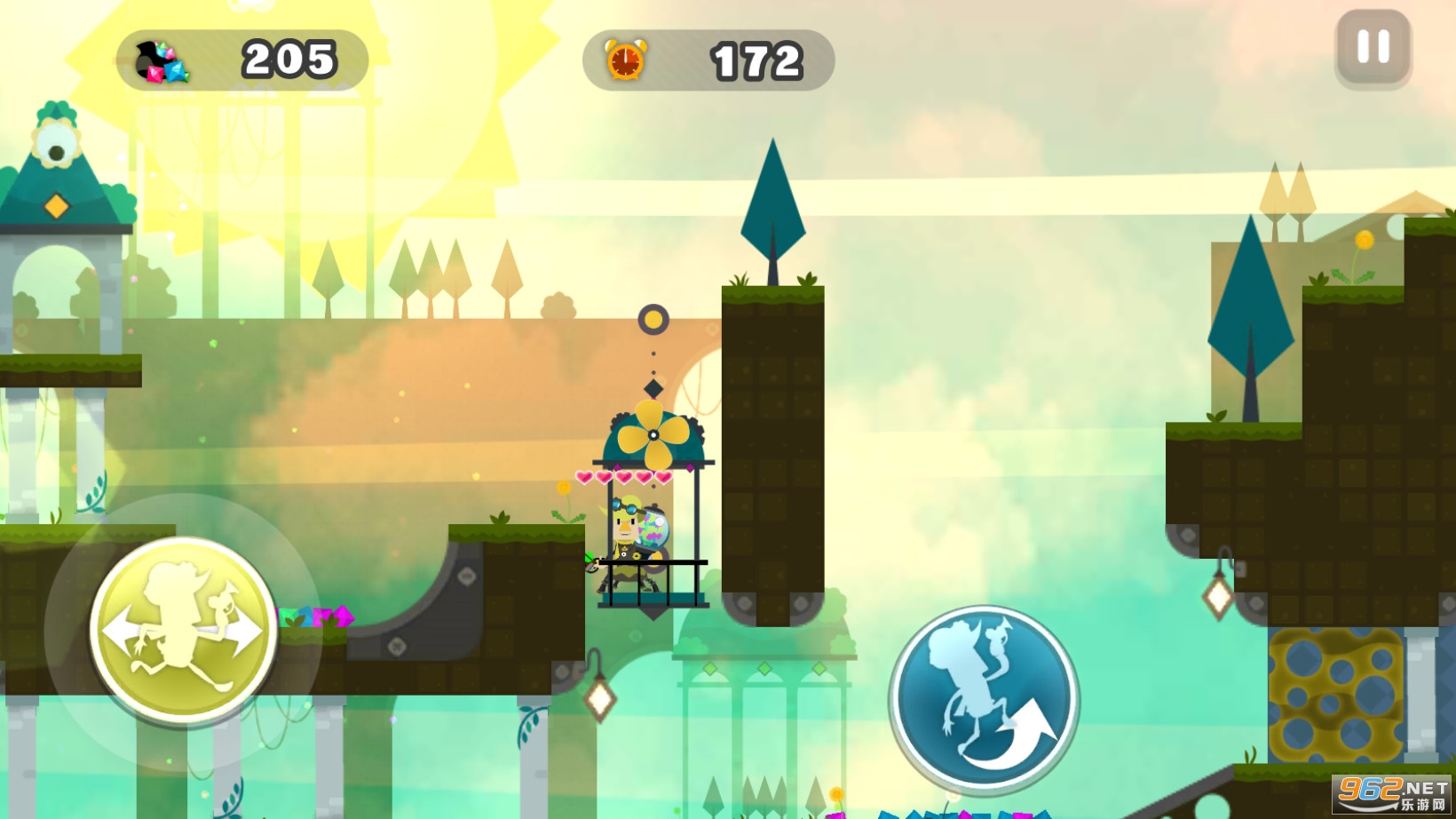This screenshot has height=819, width=1456.
Task: Pause the game
Action: click(x=1373, y=48)
